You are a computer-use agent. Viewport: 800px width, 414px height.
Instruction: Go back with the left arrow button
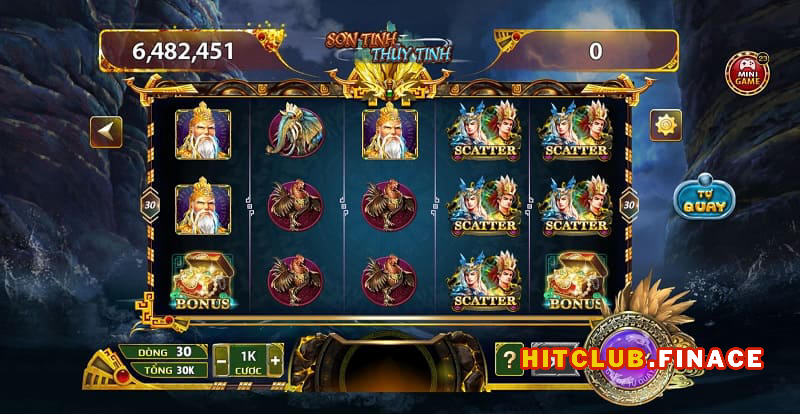click(x=107, y=131)
